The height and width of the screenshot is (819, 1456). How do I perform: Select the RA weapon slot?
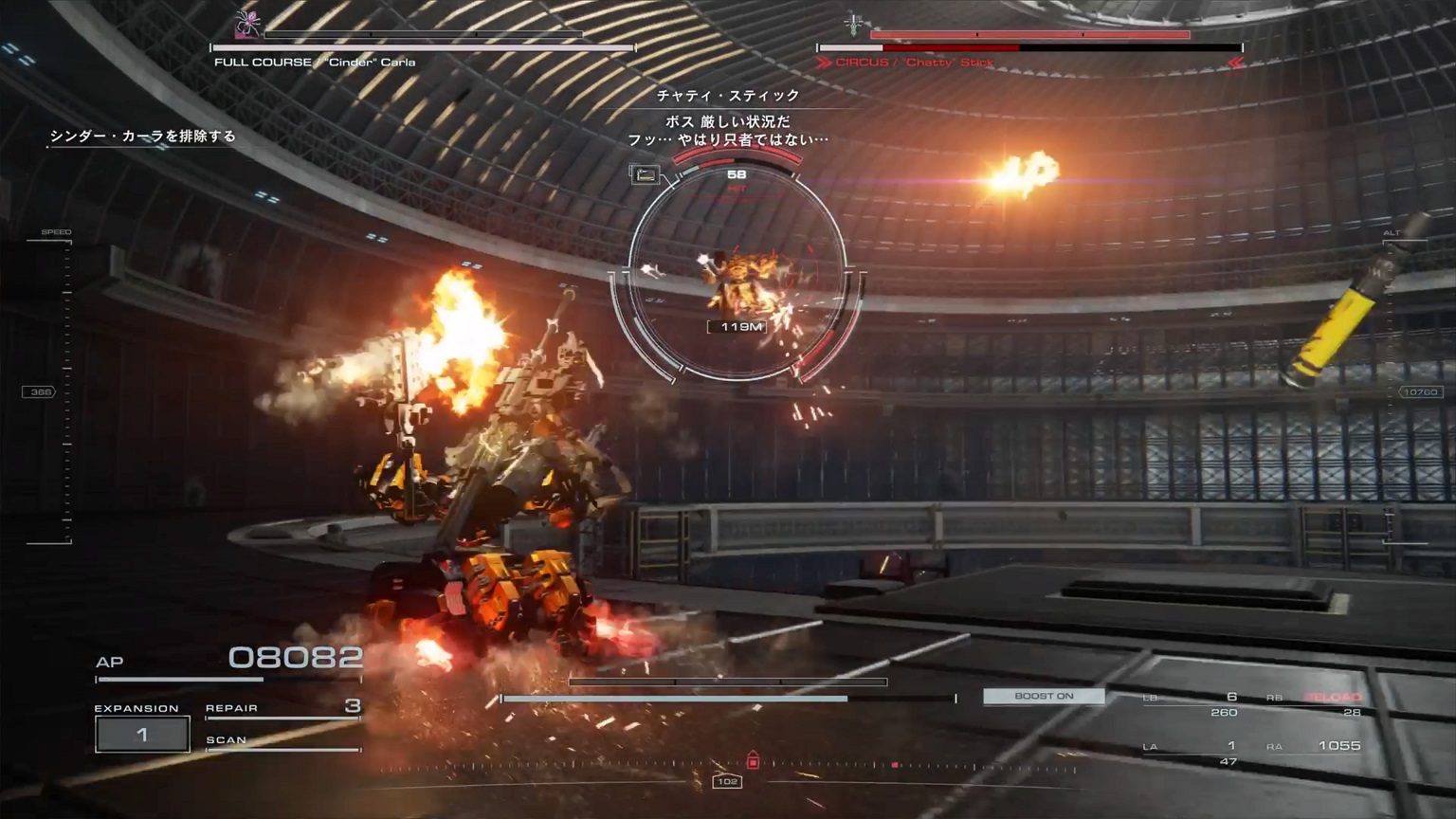[x=1318, y=746]
